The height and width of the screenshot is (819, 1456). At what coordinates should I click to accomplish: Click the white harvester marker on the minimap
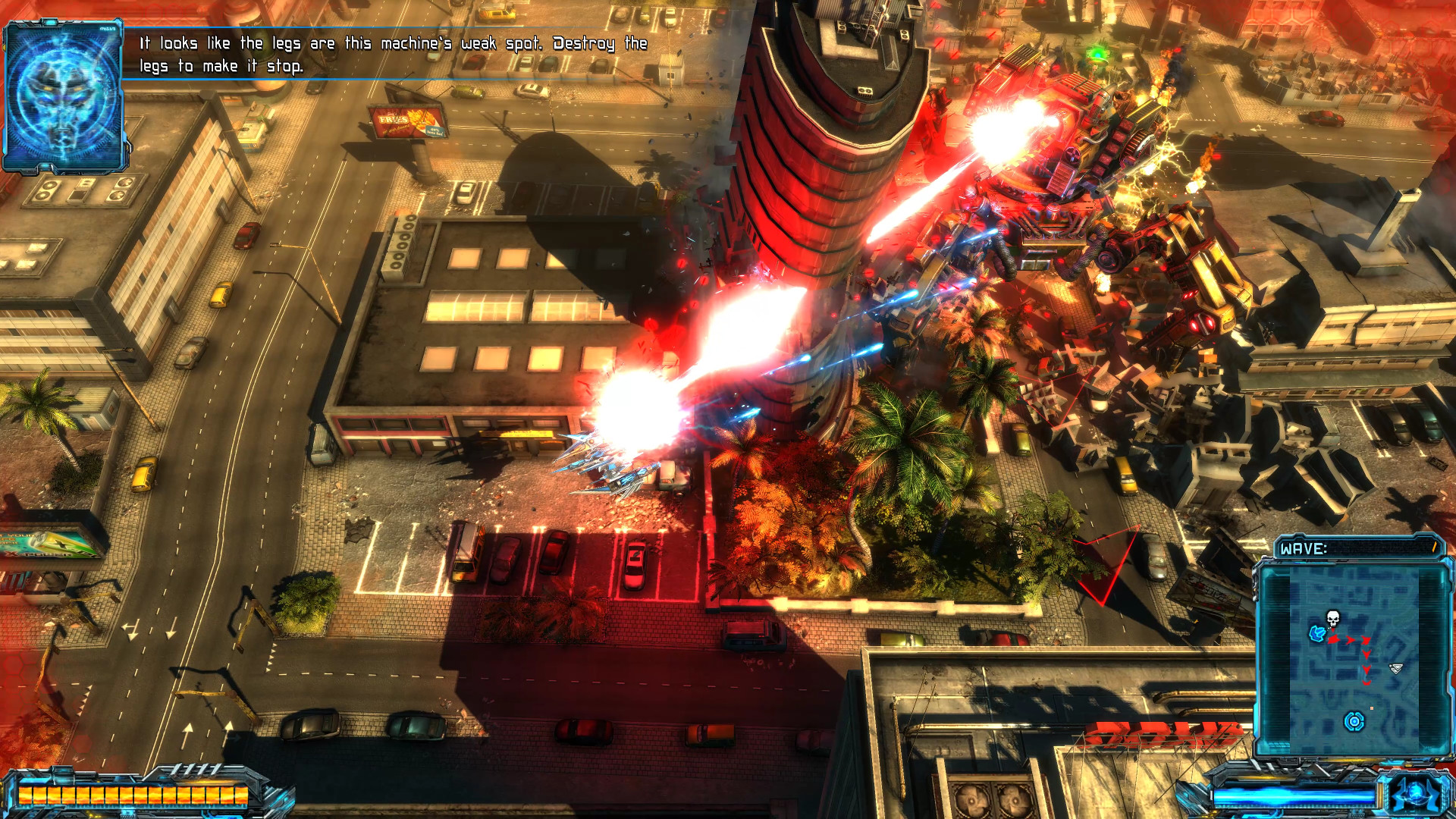pos(1395,669)
